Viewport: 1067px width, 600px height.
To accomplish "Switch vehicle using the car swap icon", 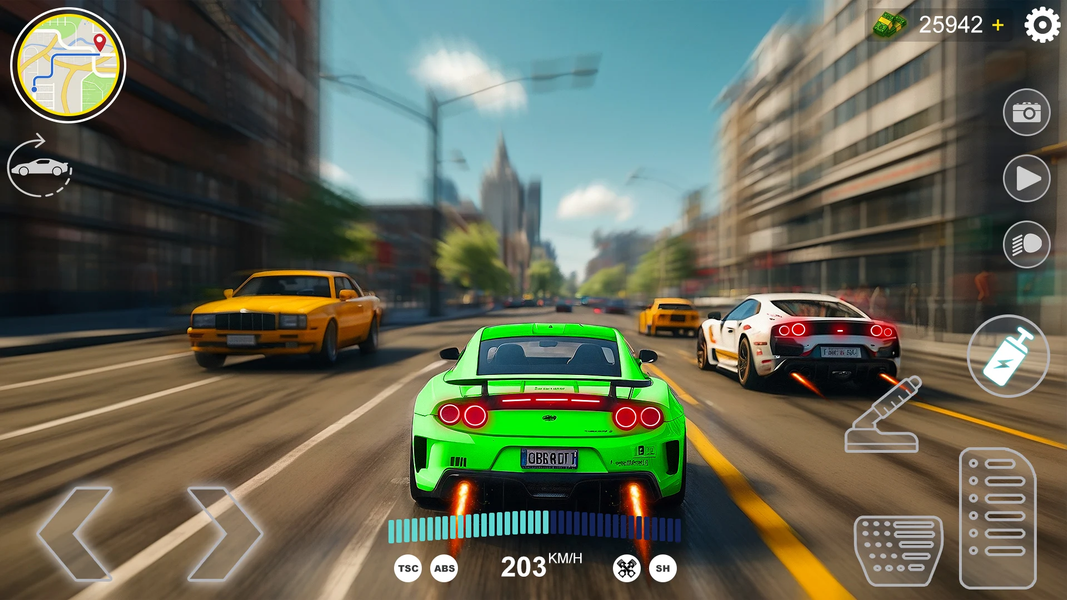I will [40, 166].
